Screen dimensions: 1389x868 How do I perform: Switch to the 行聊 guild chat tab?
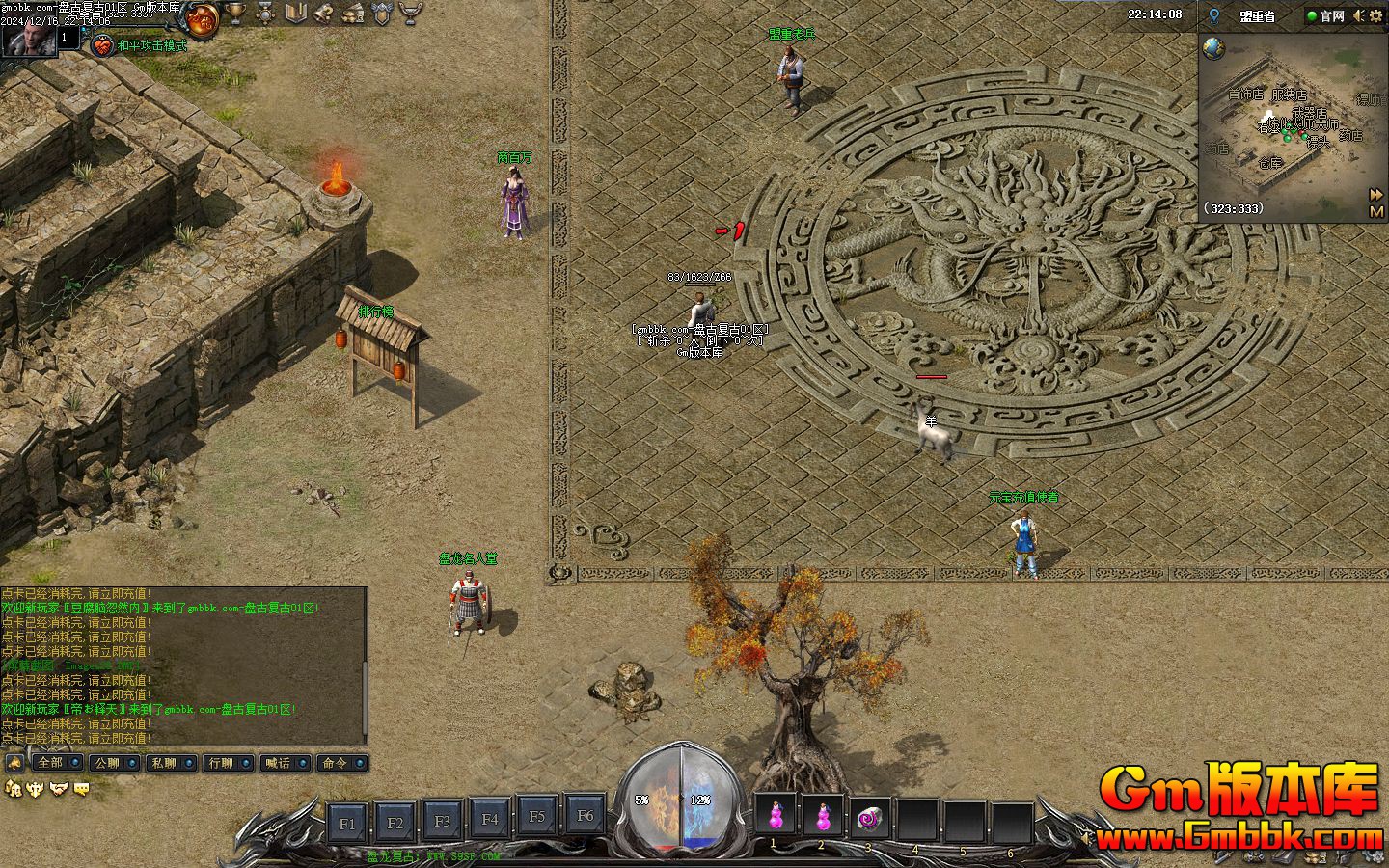point(220,763)
